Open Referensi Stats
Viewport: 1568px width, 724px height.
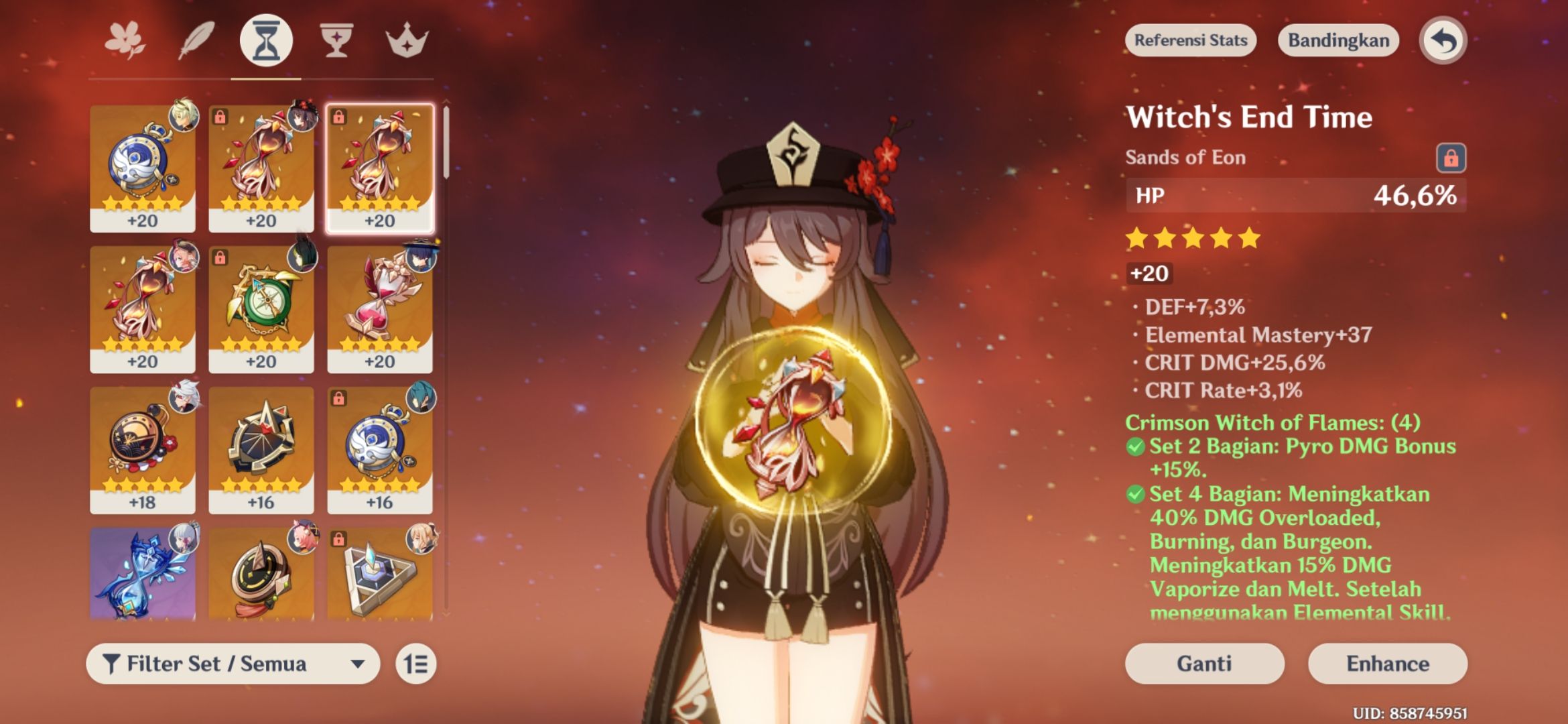1190,40
